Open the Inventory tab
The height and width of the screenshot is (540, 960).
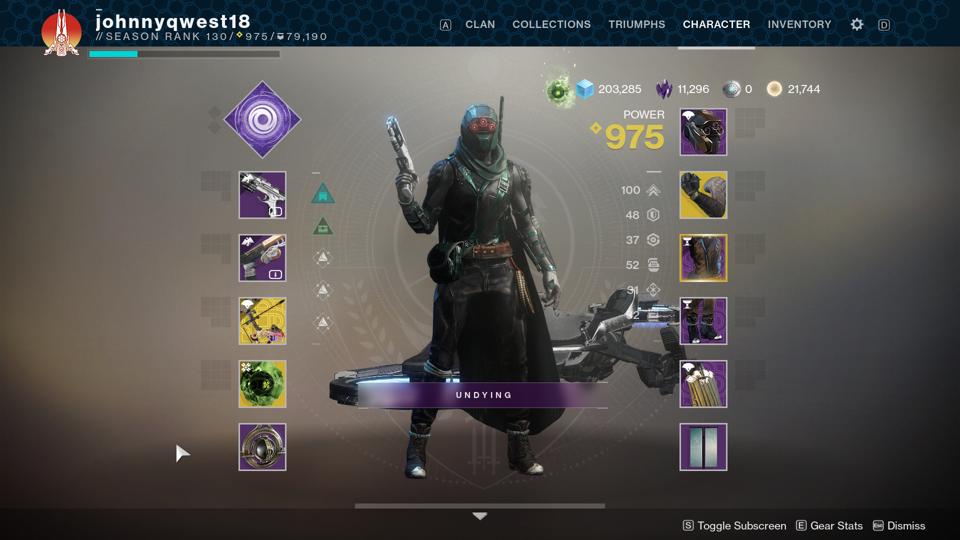799,24
